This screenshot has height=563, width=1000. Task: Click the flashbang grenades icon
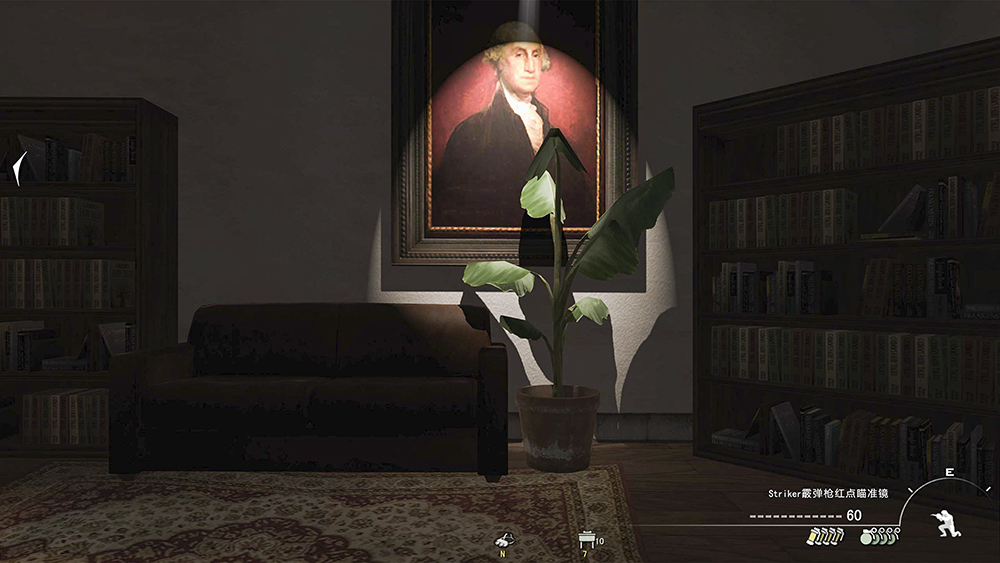pyautogui.click(x=825, y=536)
